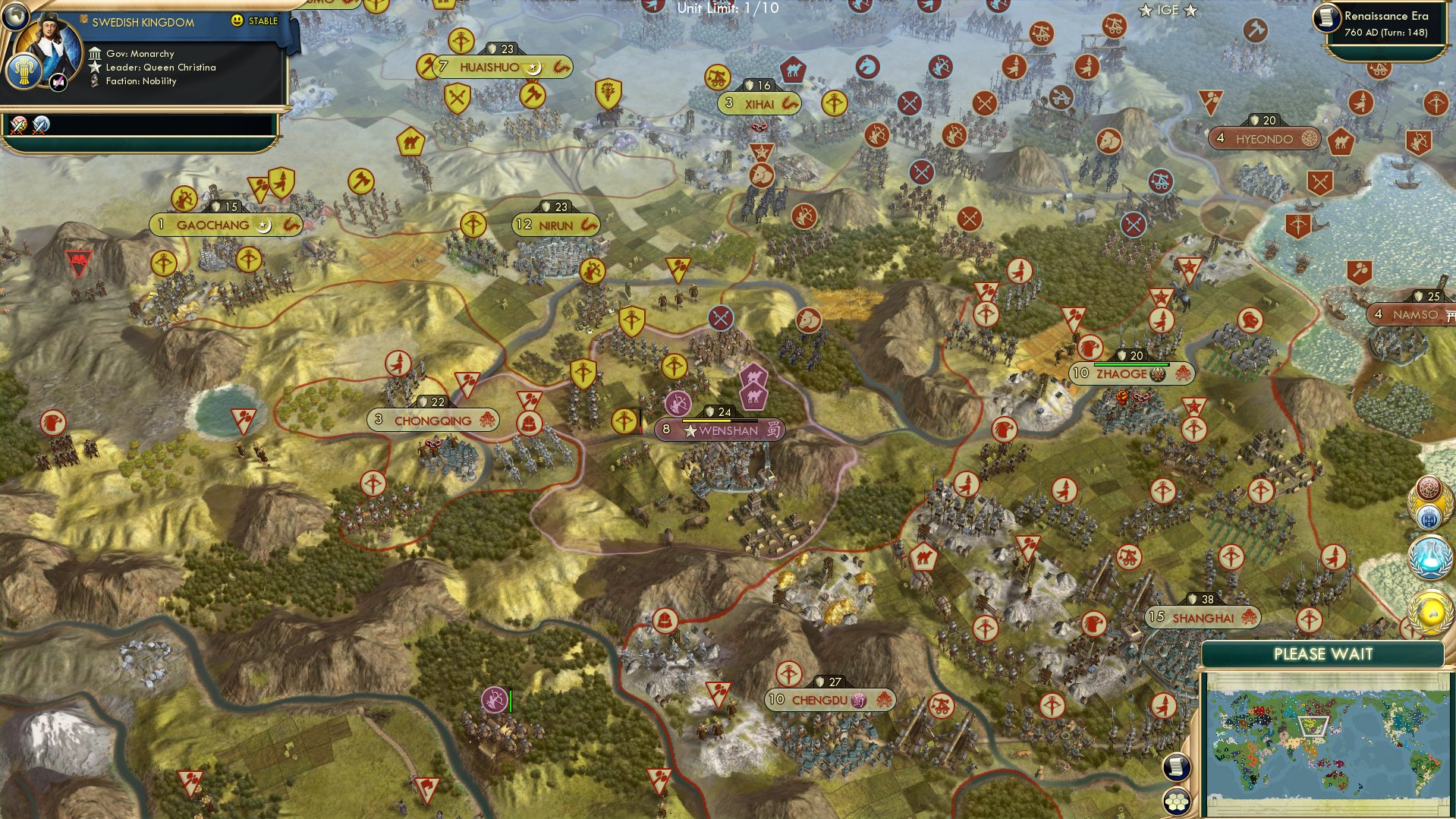The height and width of the screenshot is (819, 1456).
Task: Toggle the hex grid display button
Action: coord(1177,802)
